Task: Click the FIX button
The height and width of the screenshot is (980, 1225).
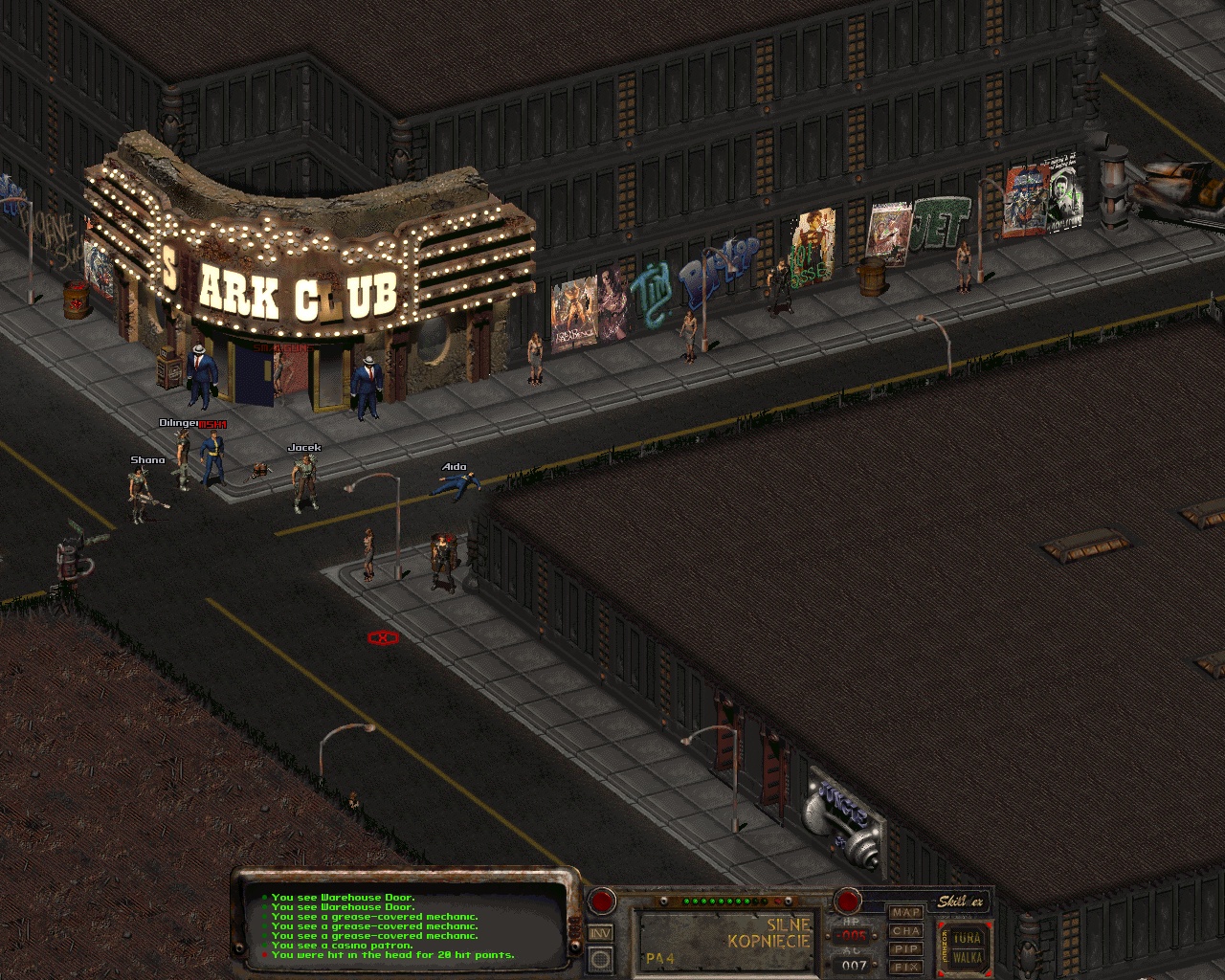Action: pos(905,967)
